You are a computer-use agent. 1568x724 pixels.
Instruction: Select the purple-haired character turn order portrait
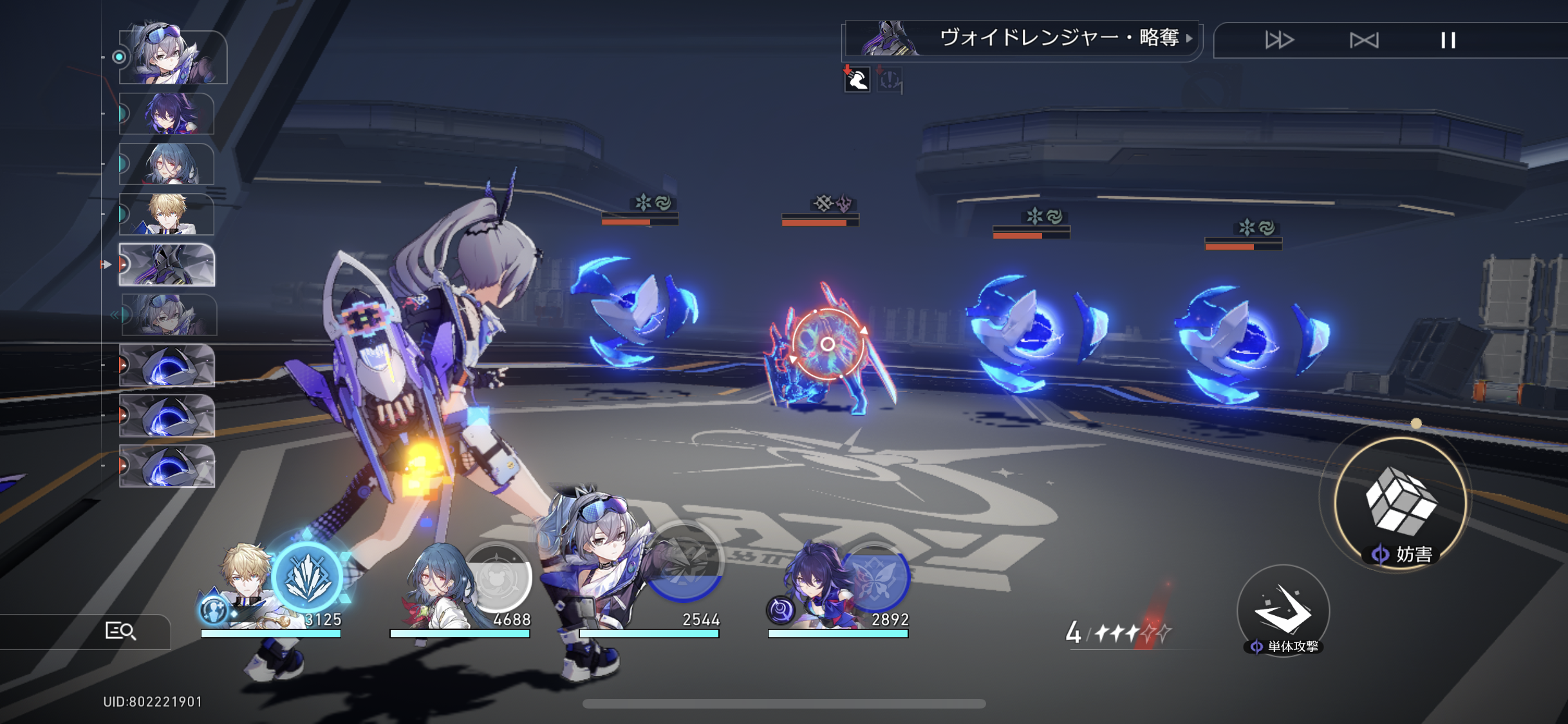[167, 114]
